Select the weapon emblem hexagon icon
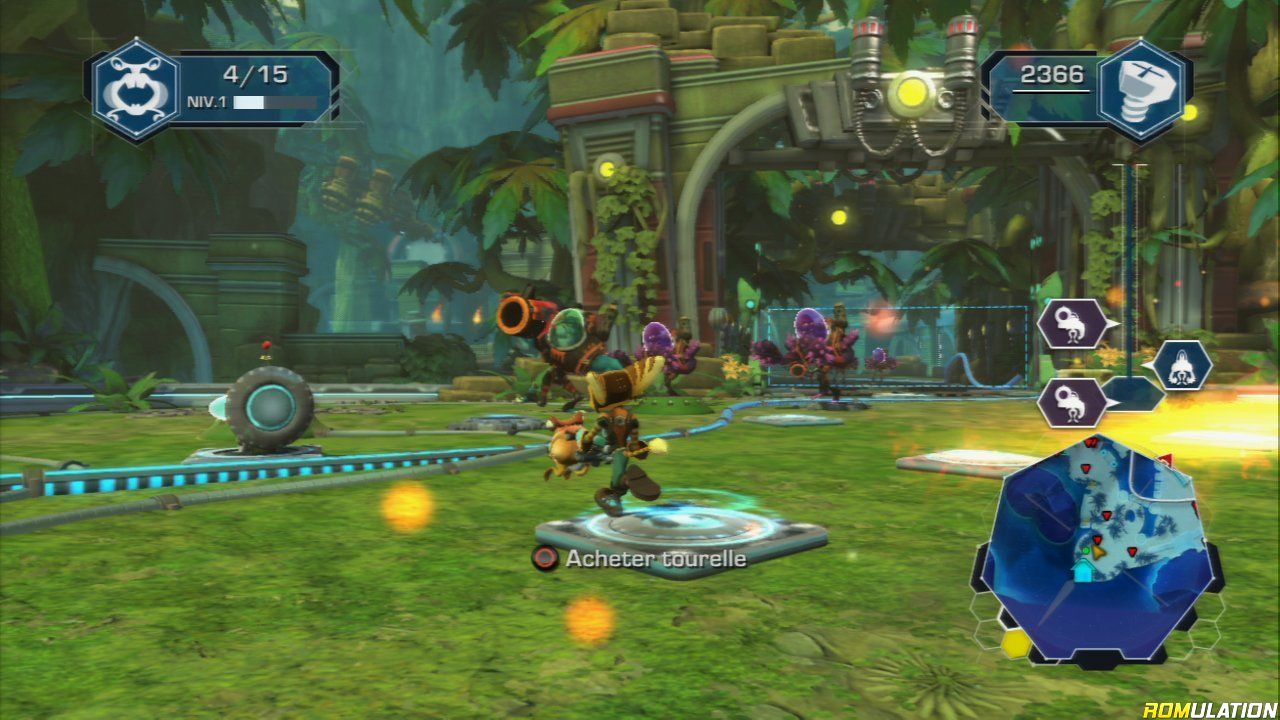Screen dimensions: 1280x720 coord(136,88)
